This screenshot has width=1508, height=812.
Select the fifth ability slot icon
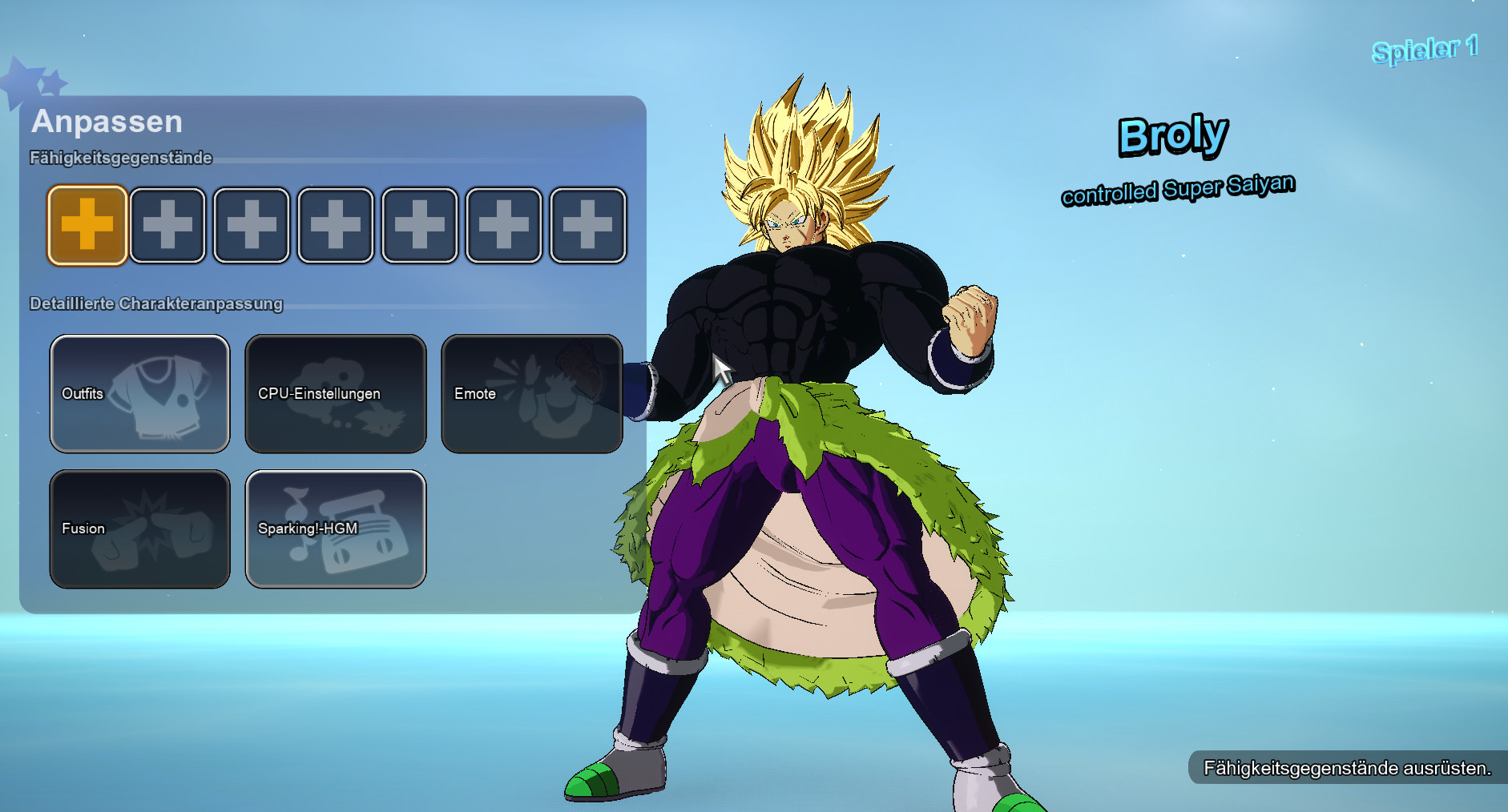(419, 224)
